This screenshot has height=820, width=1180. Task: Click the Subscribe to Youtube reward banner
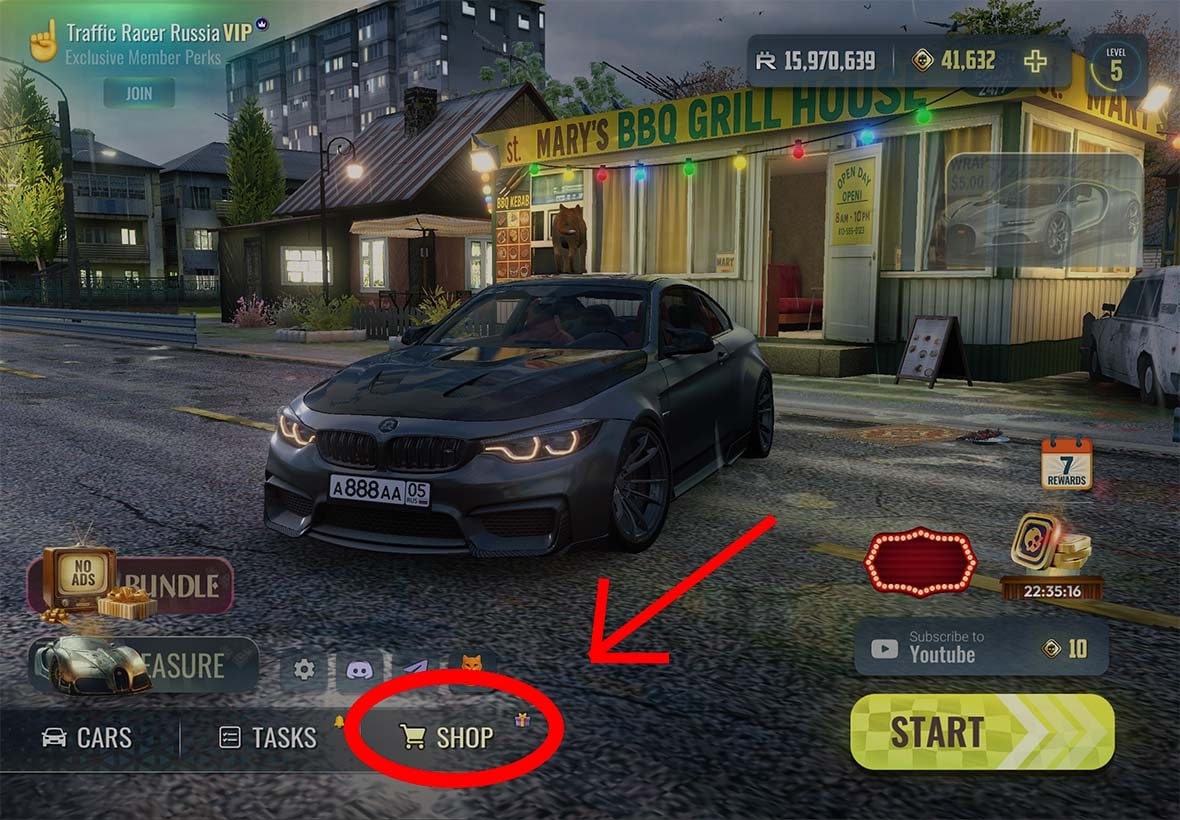(981, 646)
